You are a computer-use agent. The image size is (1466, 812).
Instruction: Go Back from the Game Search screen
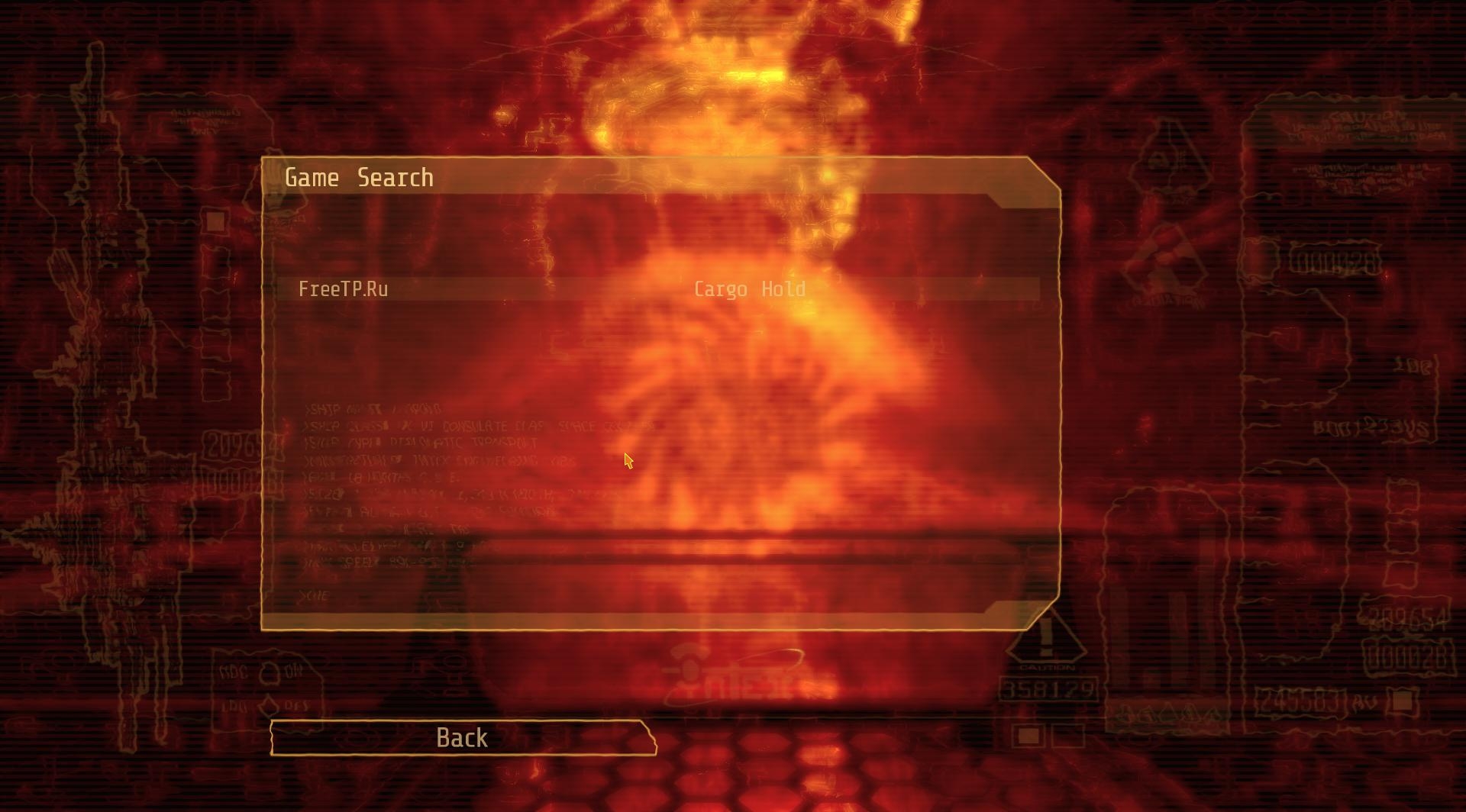(463, 738)
